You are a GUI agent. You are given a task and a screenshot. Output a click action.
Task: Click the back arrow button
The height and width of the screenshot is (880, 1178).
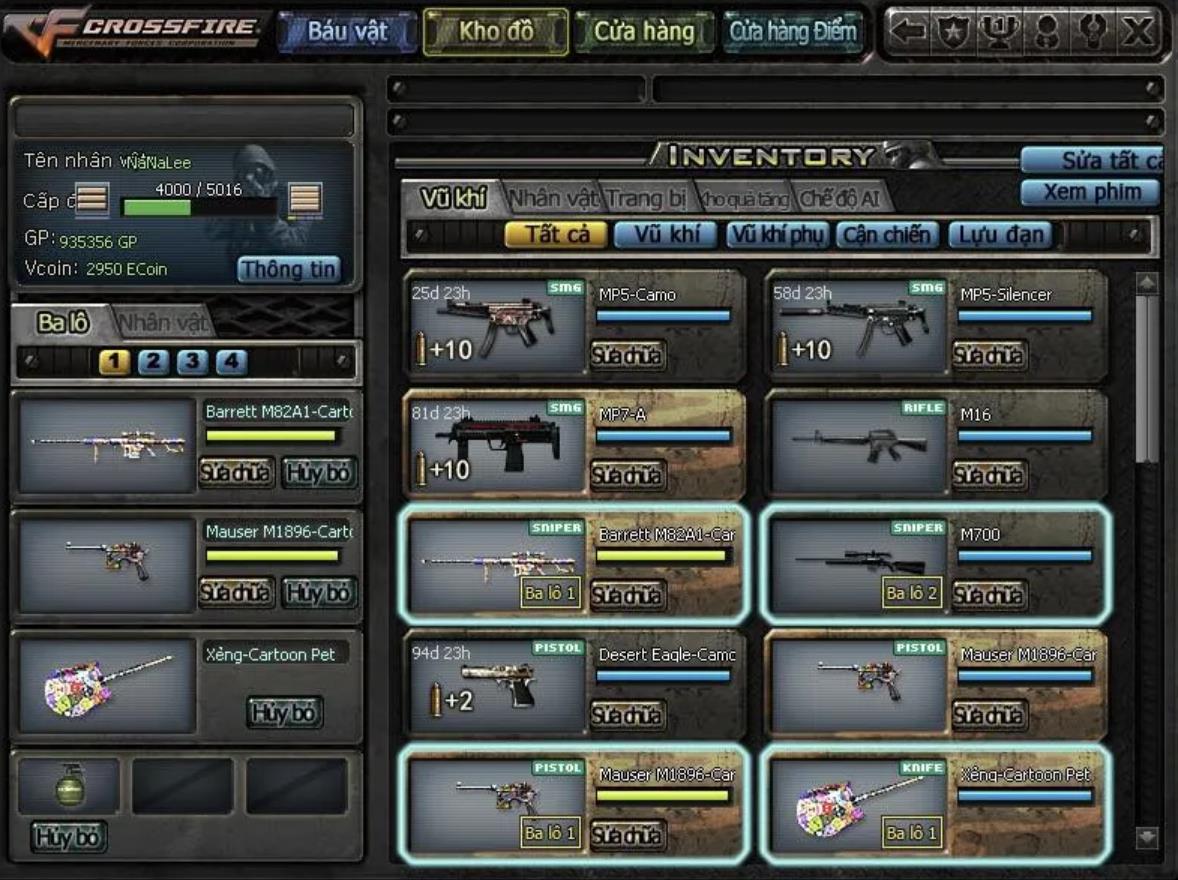(907, 31)
